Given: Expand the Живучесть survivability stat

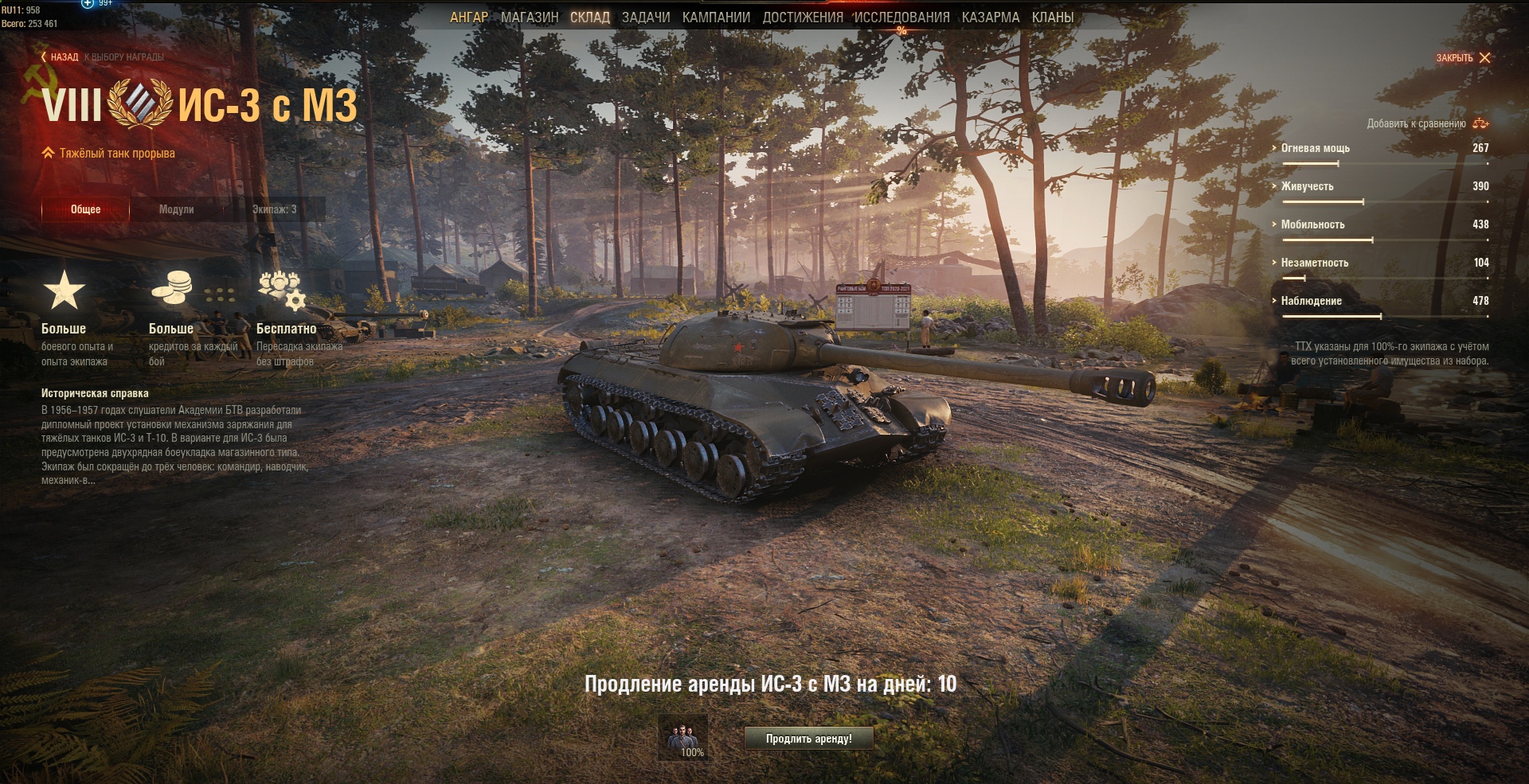Looking at the screenshot, I should (x=1307, y=186).
